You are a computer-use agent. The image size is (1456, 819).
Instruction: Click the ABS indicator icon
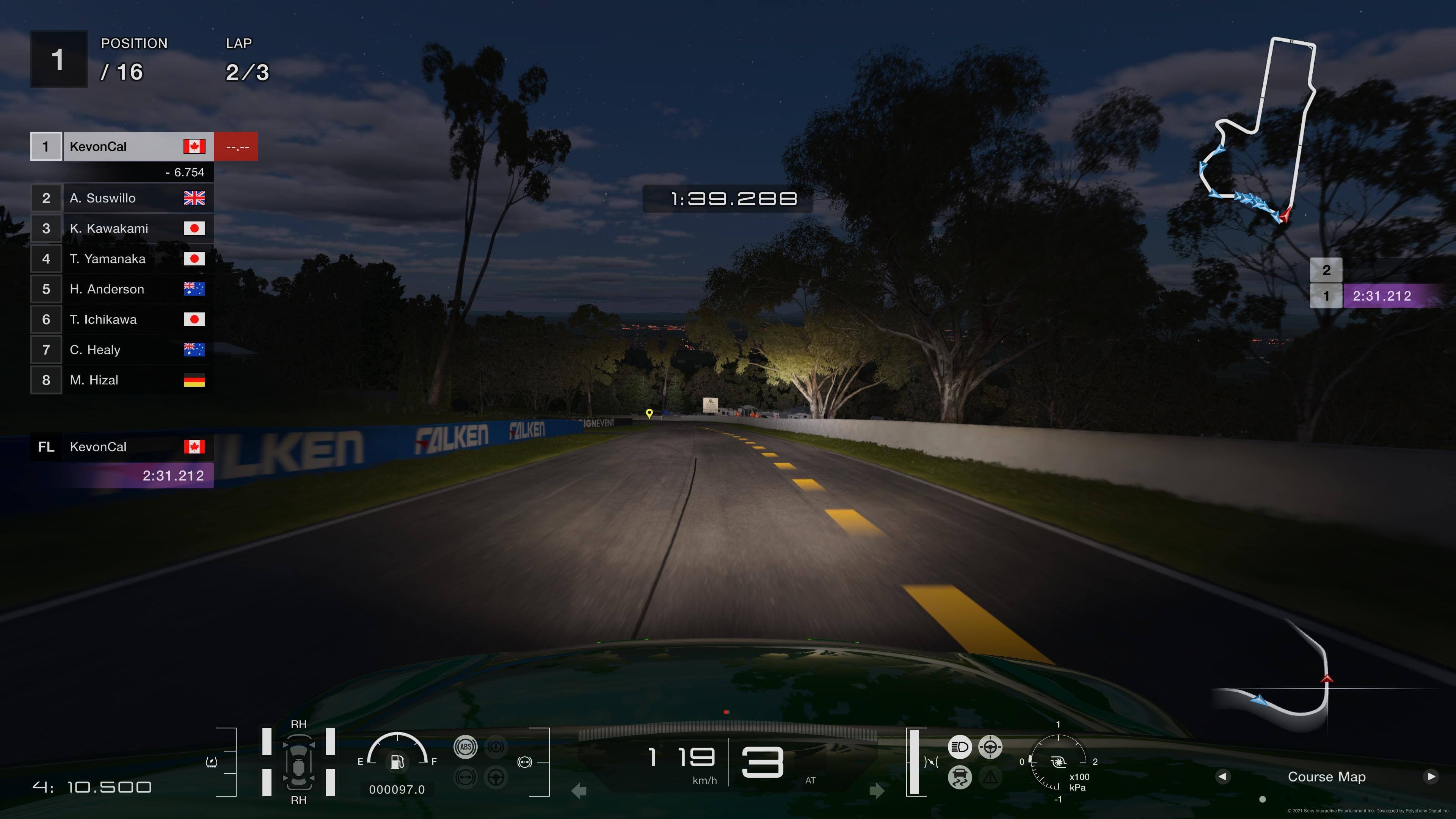point(465,747)
